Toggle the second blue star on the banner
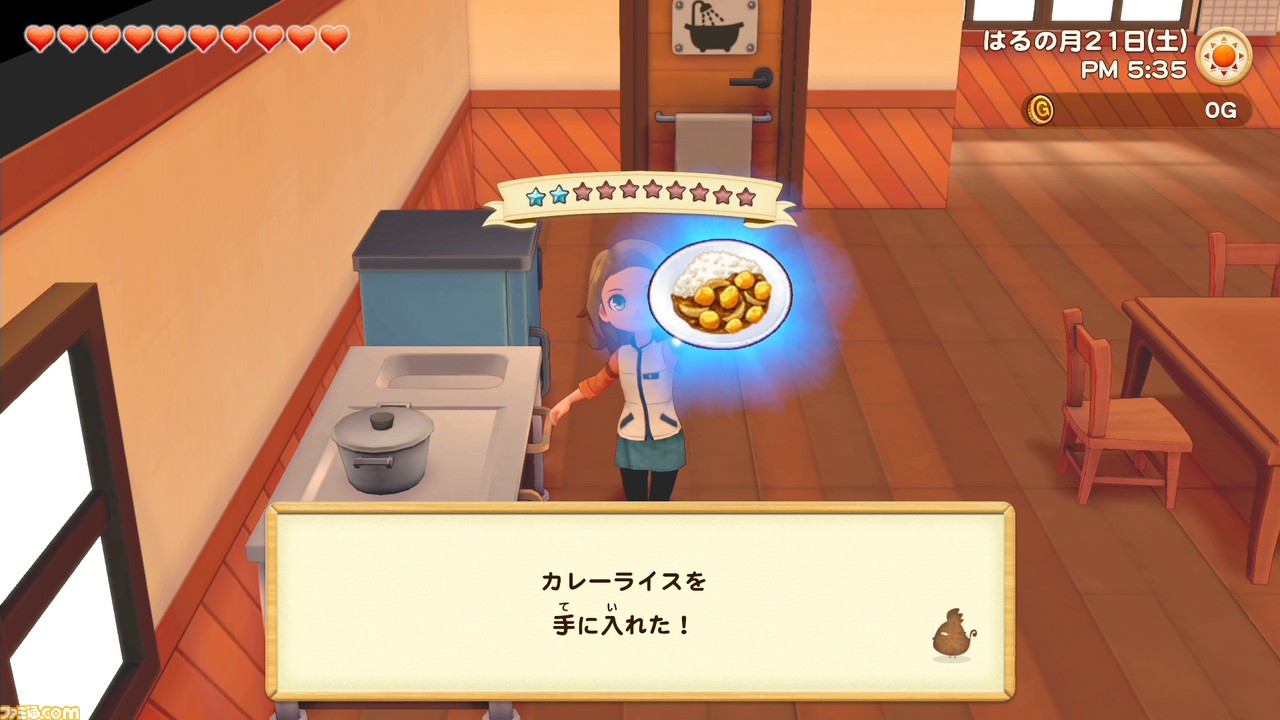Screen dimensions: 1280x720 click(x=560, y=194)
